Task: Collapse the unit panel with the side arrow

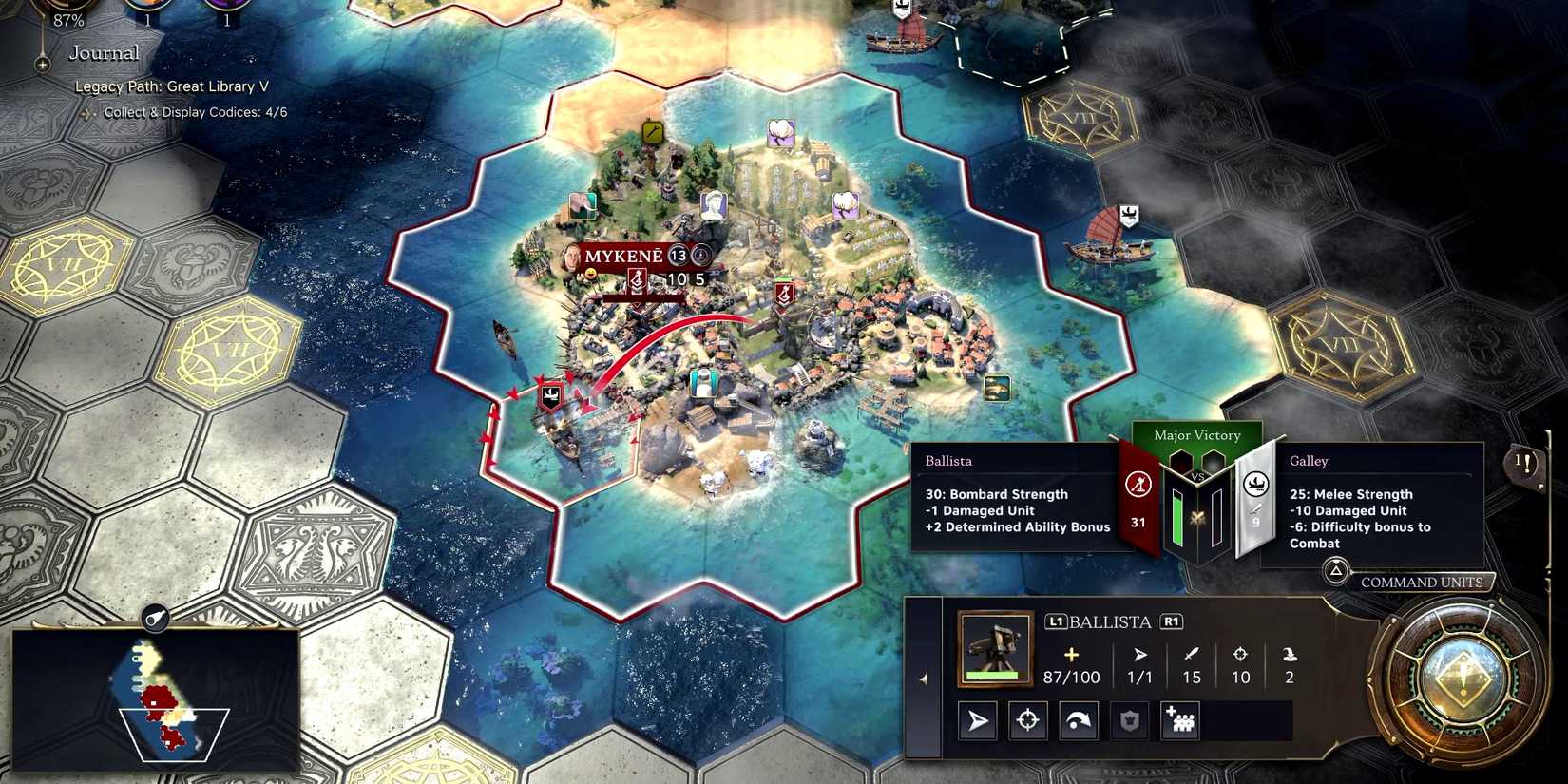Action: [x=924, y=679]
